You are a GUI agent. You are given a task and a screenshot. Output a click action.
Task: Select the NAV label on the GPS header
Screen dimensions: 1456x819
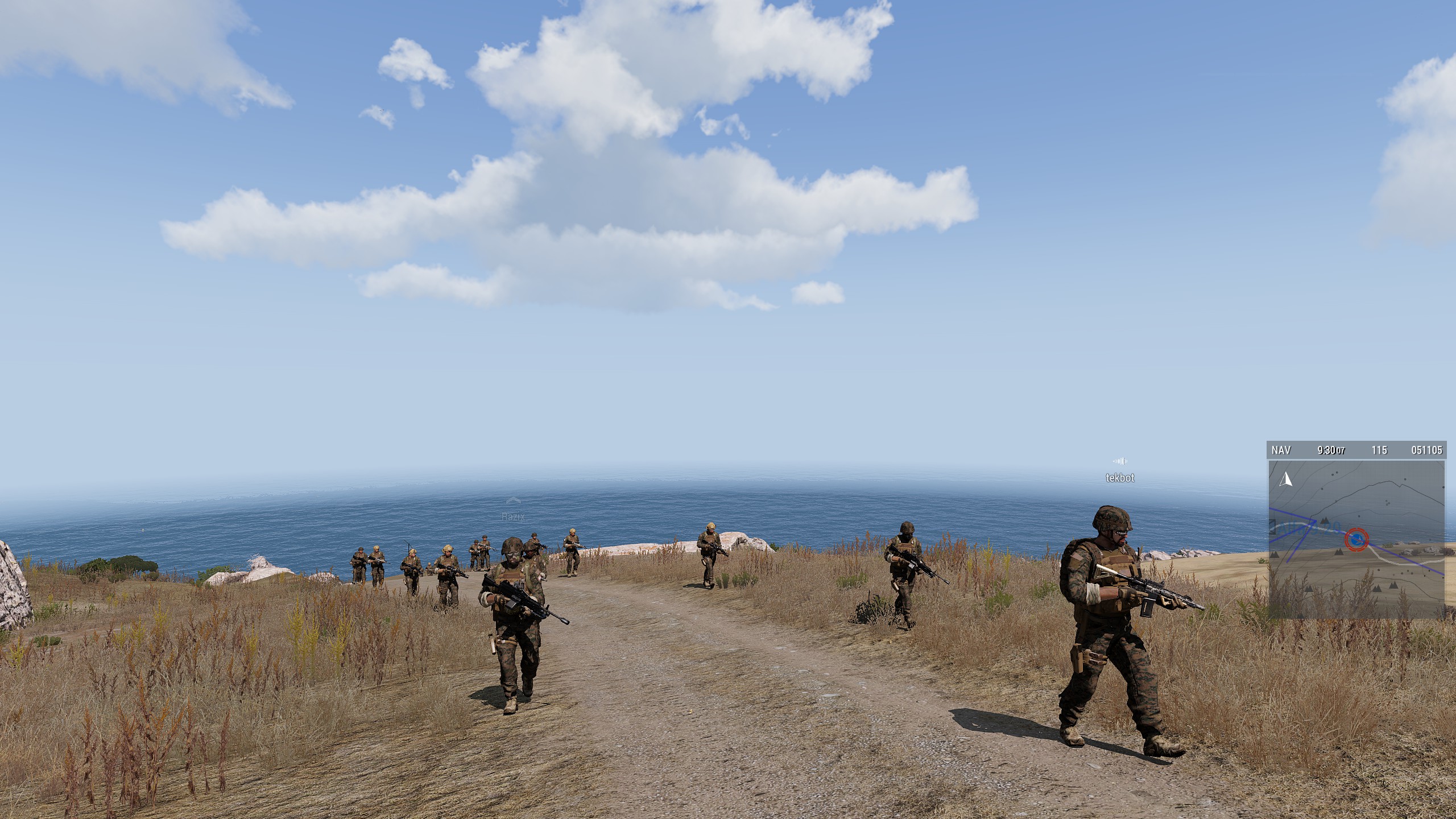point(1281,450)
